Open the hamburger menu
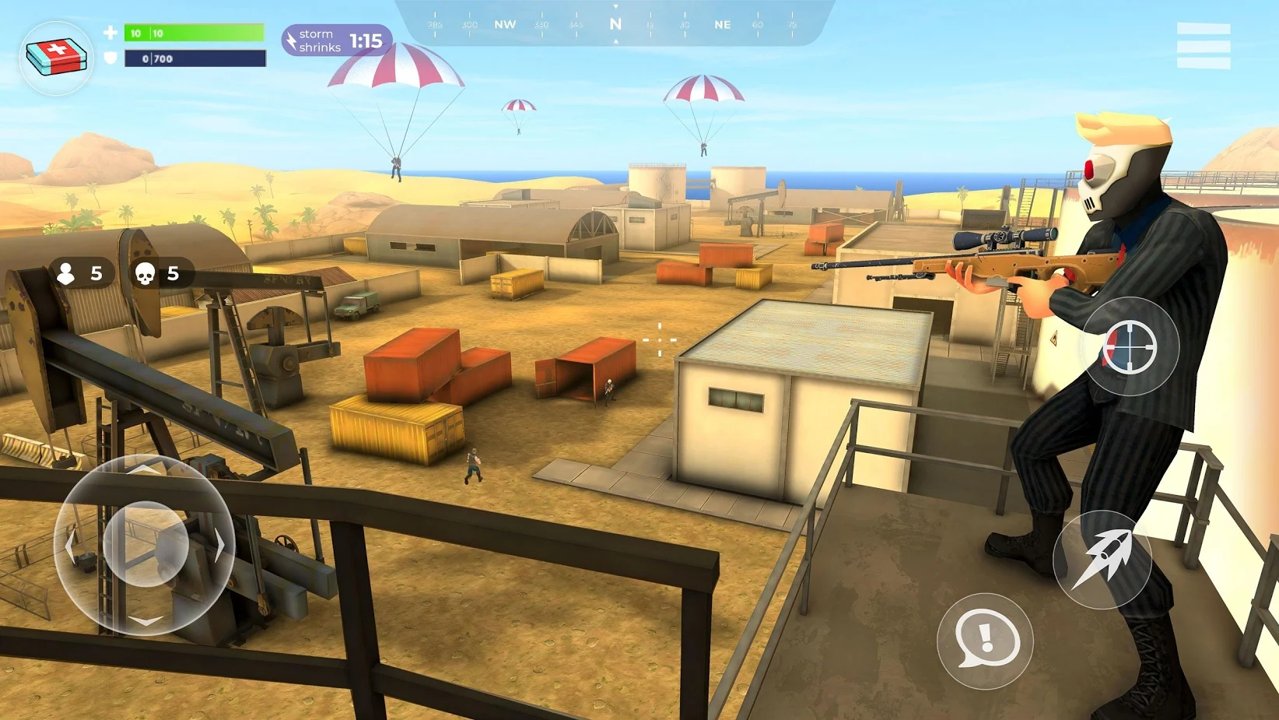Screen dimensions: 1279x720 (x=1203, y=46)
